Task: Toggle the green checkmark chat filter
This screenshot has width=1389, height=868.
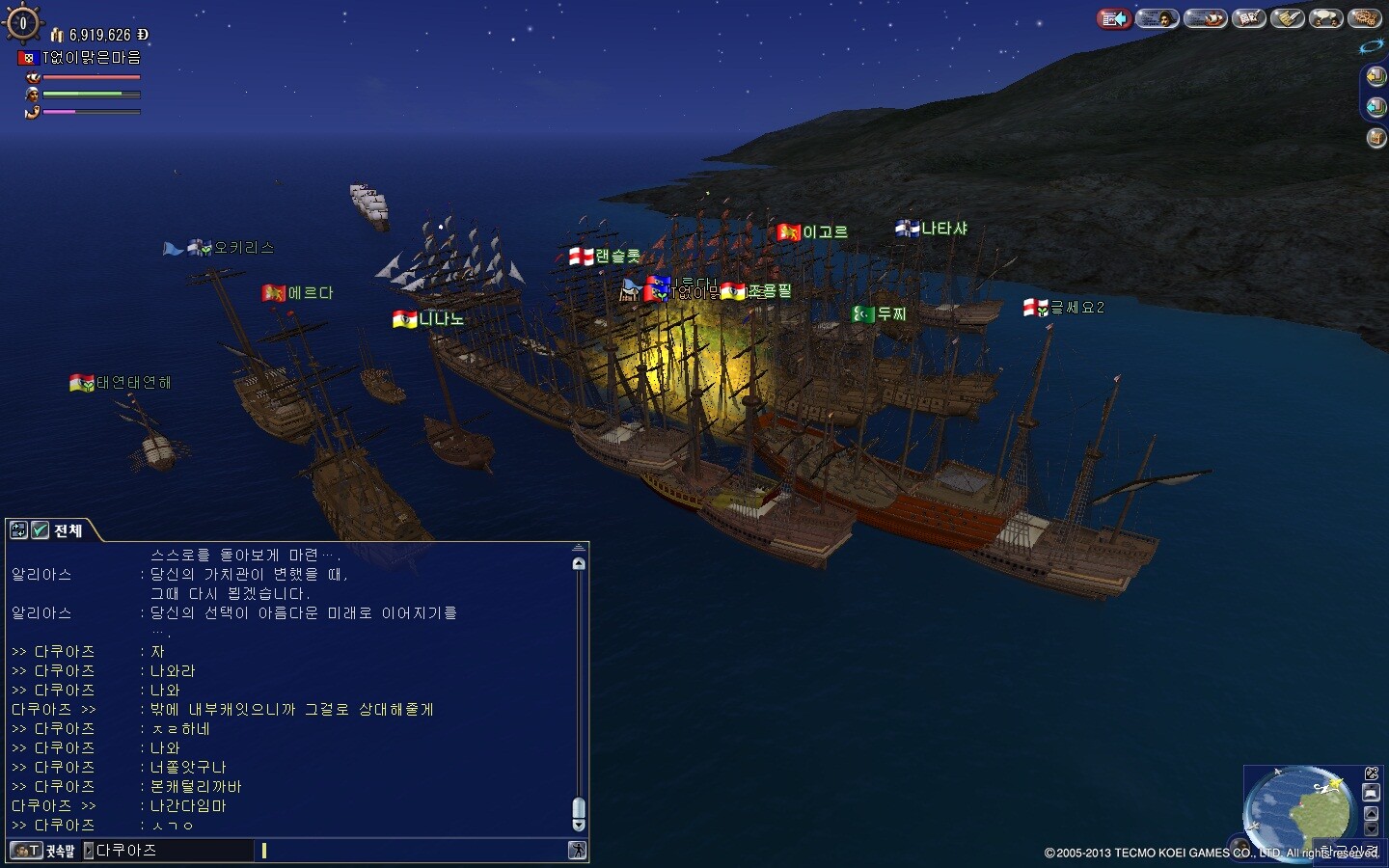Action: (41, 529)
